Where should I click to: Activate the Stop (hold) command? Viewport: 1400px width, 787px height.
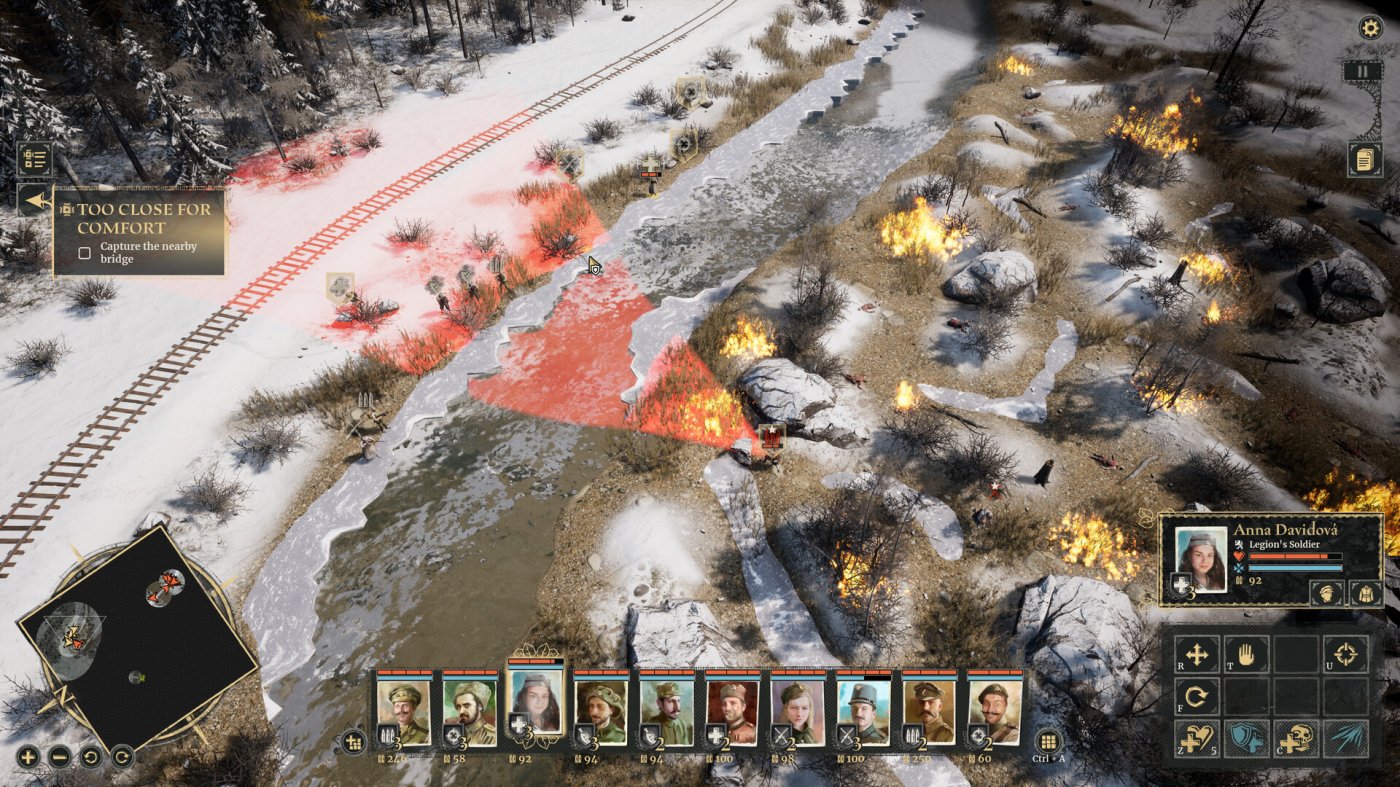[1247, 655]
